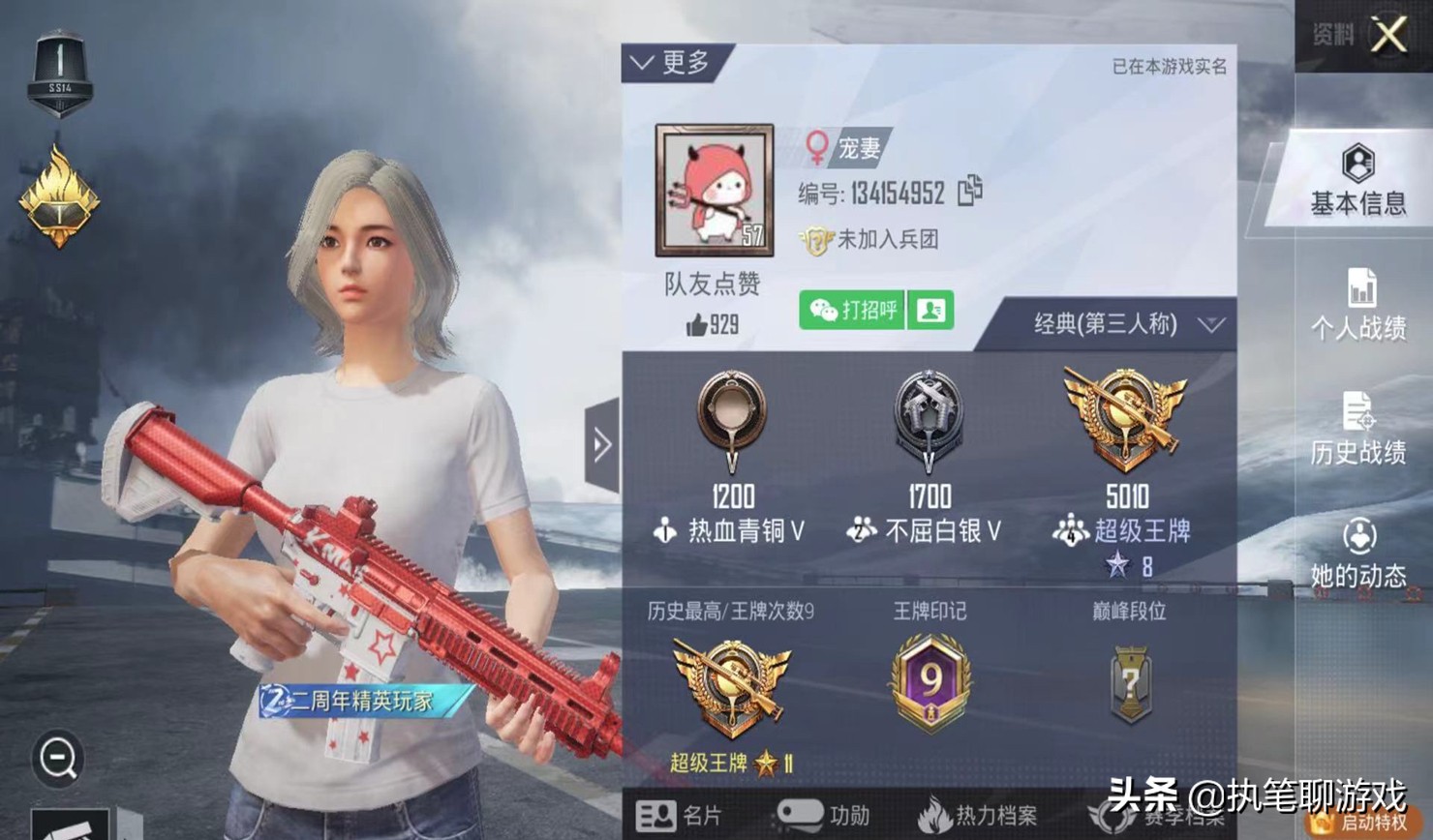Click the female gender symbol beside 宠妻
The image size is (1433, 840).
[816, 149]
